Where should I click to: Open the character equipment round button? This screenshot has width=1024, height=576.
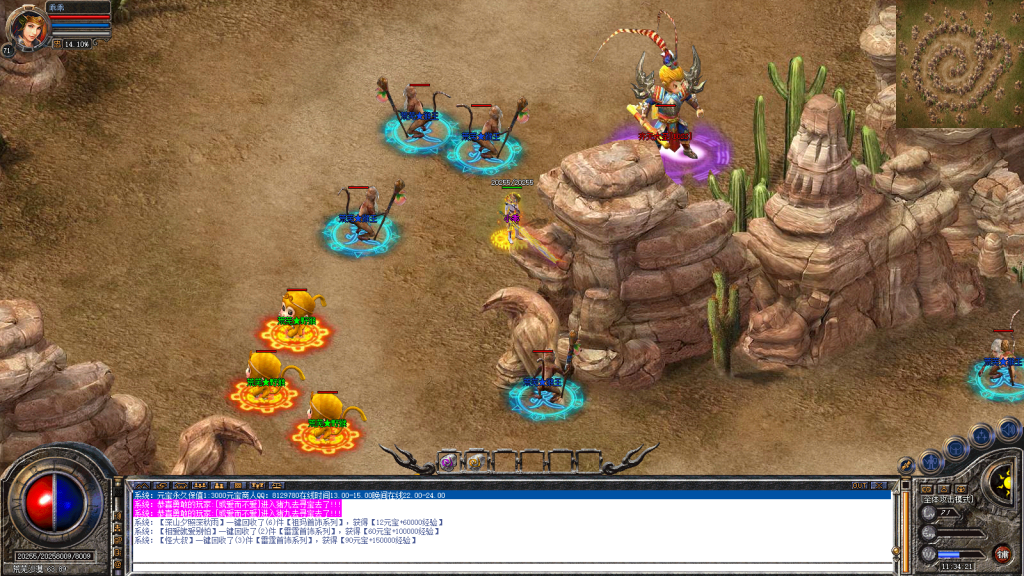(x=932, y=460)
